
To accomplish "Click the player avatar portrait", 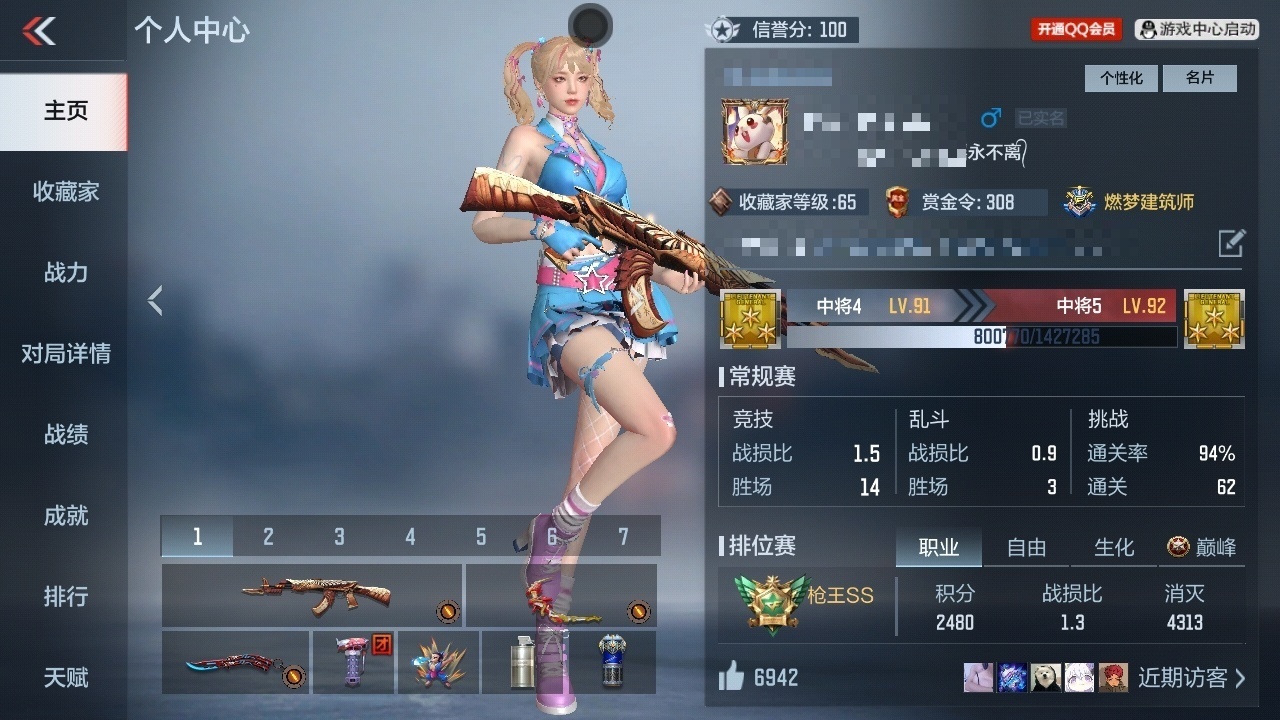I will pyautogui.click(x=755, y=132).
